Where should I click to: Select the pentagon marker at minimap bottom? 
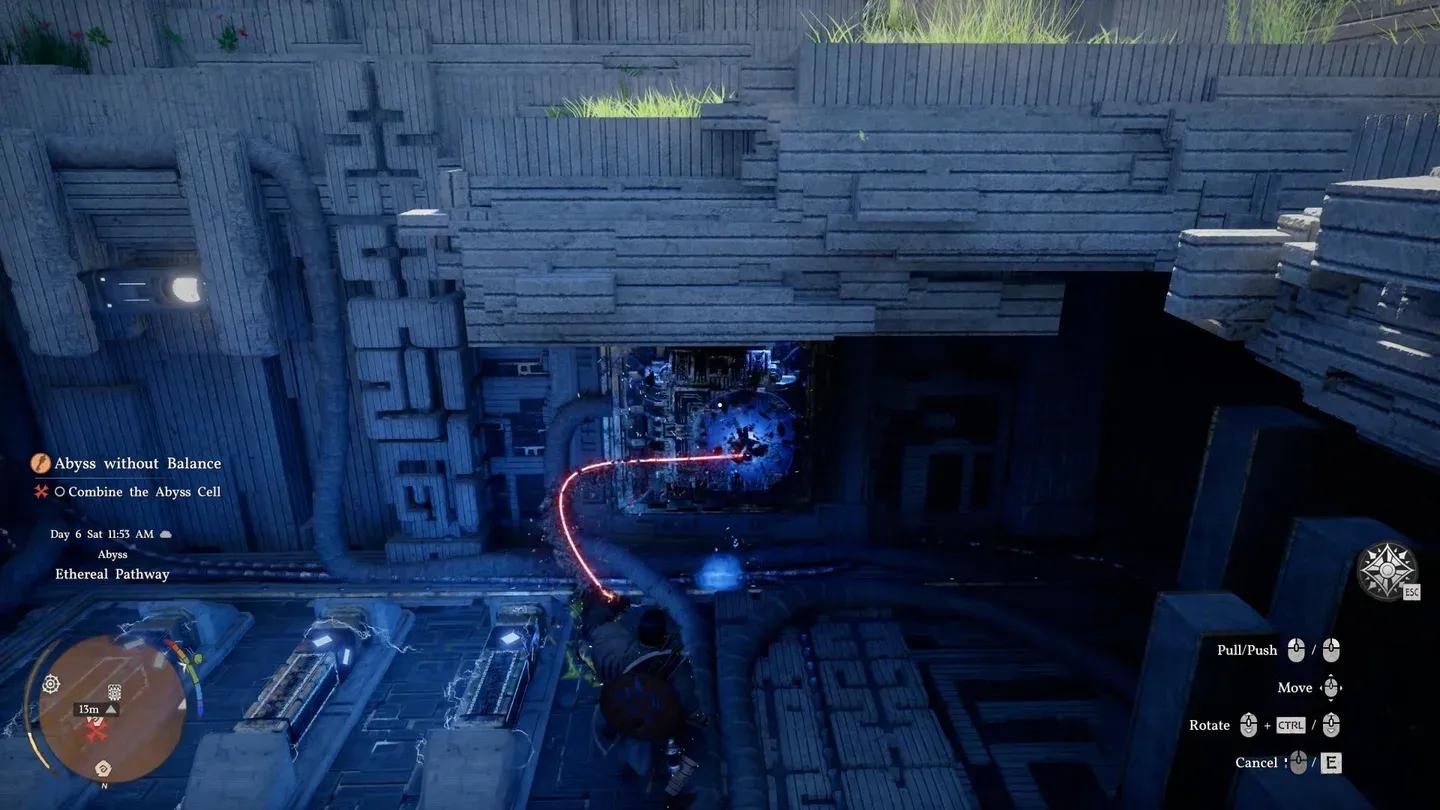[103, 768]
